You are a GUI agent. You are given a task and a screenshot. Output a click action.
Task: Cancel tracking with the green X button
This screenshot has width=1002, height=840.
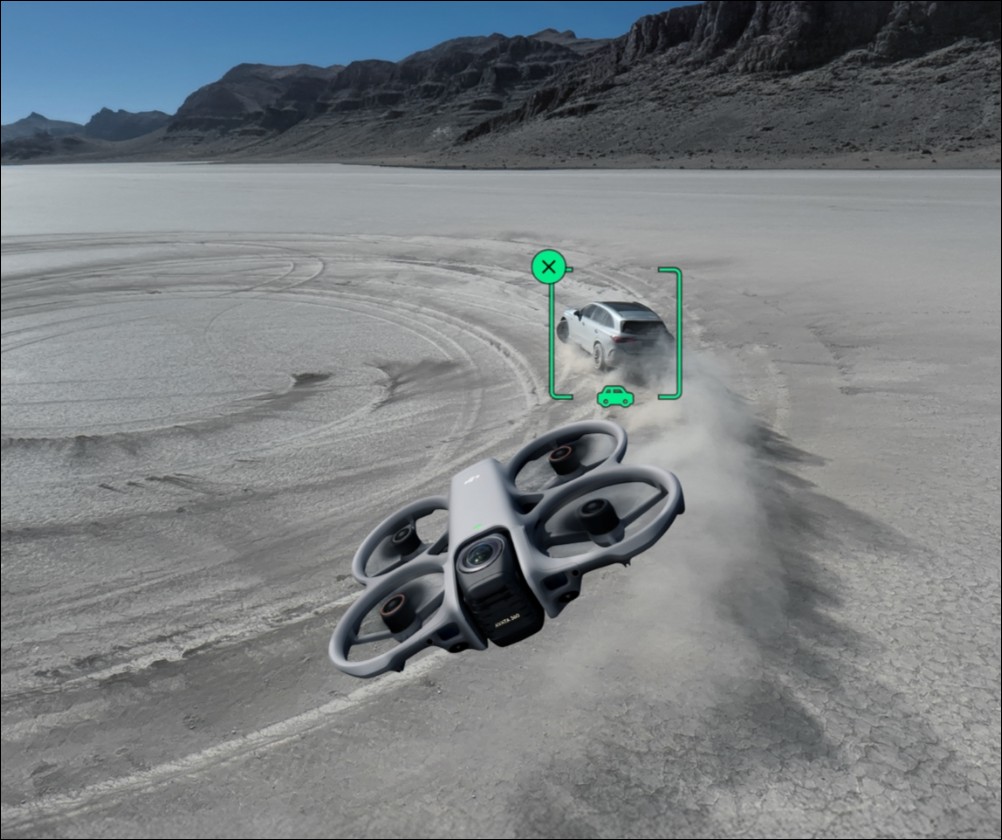click(x=548, y=267)
